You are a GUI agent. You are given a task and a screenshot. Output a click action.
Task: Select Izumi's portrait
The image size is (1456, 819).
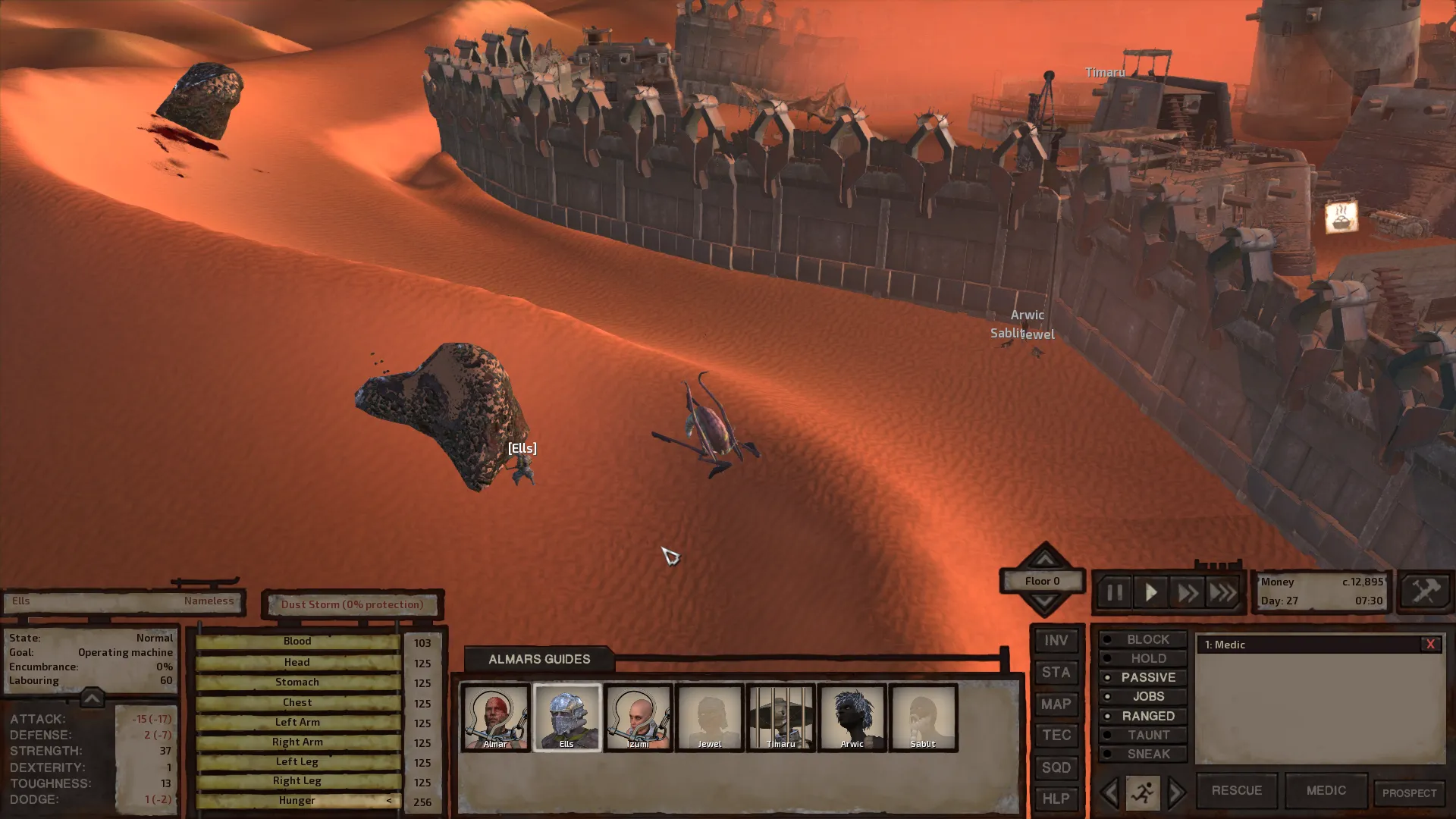(638, 717)
